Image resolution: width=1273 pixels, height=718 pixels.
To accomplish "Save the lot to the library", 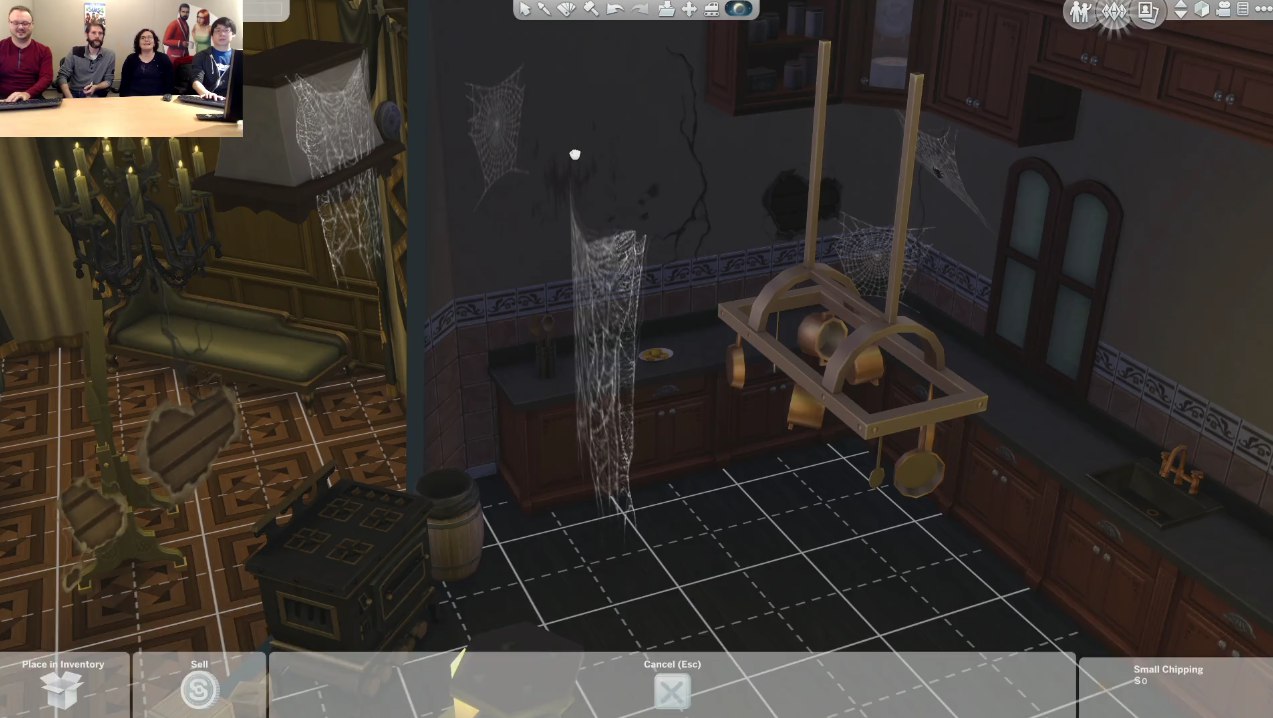I will [x=666, y=9].
